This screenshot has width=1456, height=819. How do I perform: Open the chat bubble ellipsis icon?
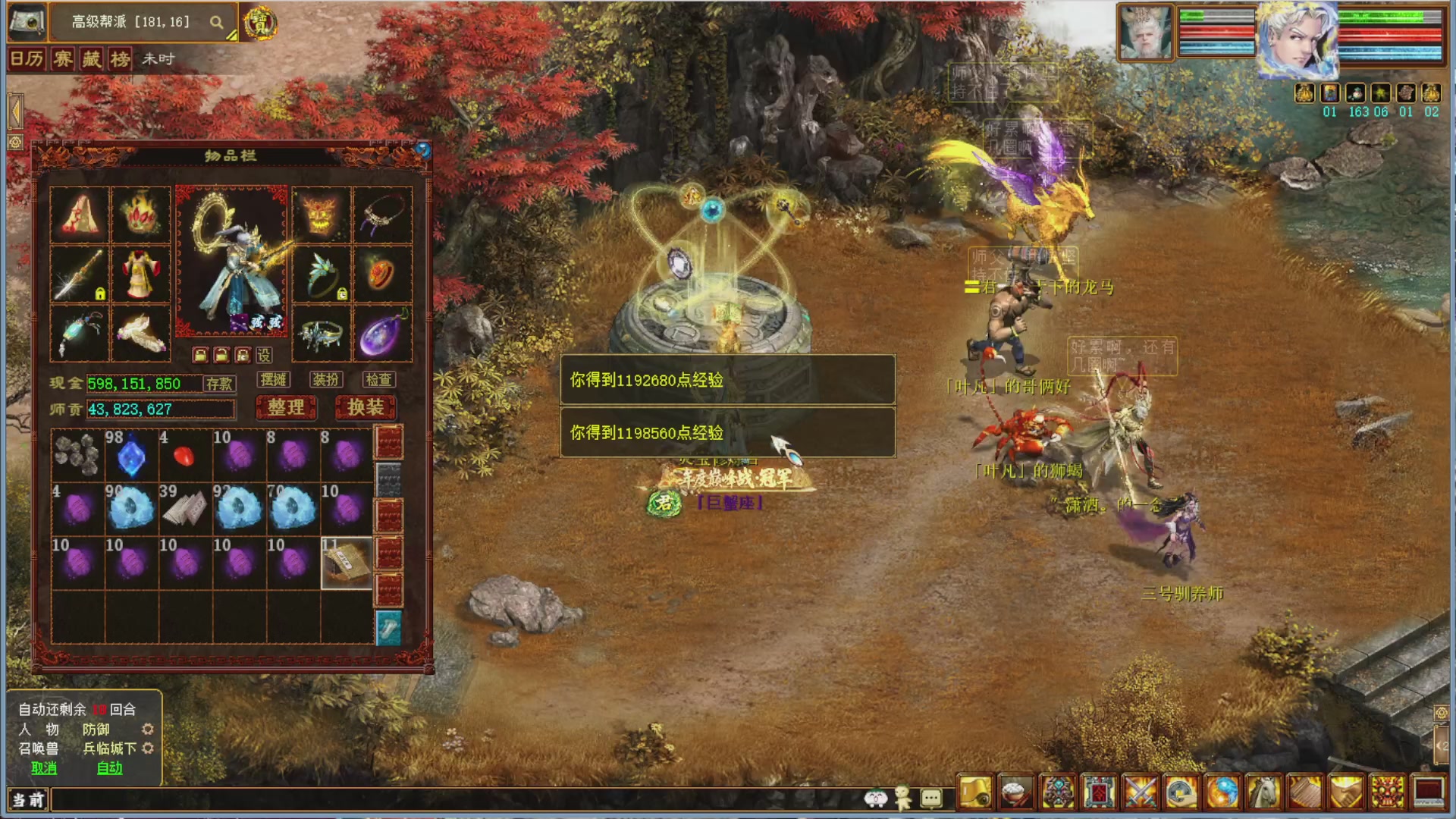[931, 798]
